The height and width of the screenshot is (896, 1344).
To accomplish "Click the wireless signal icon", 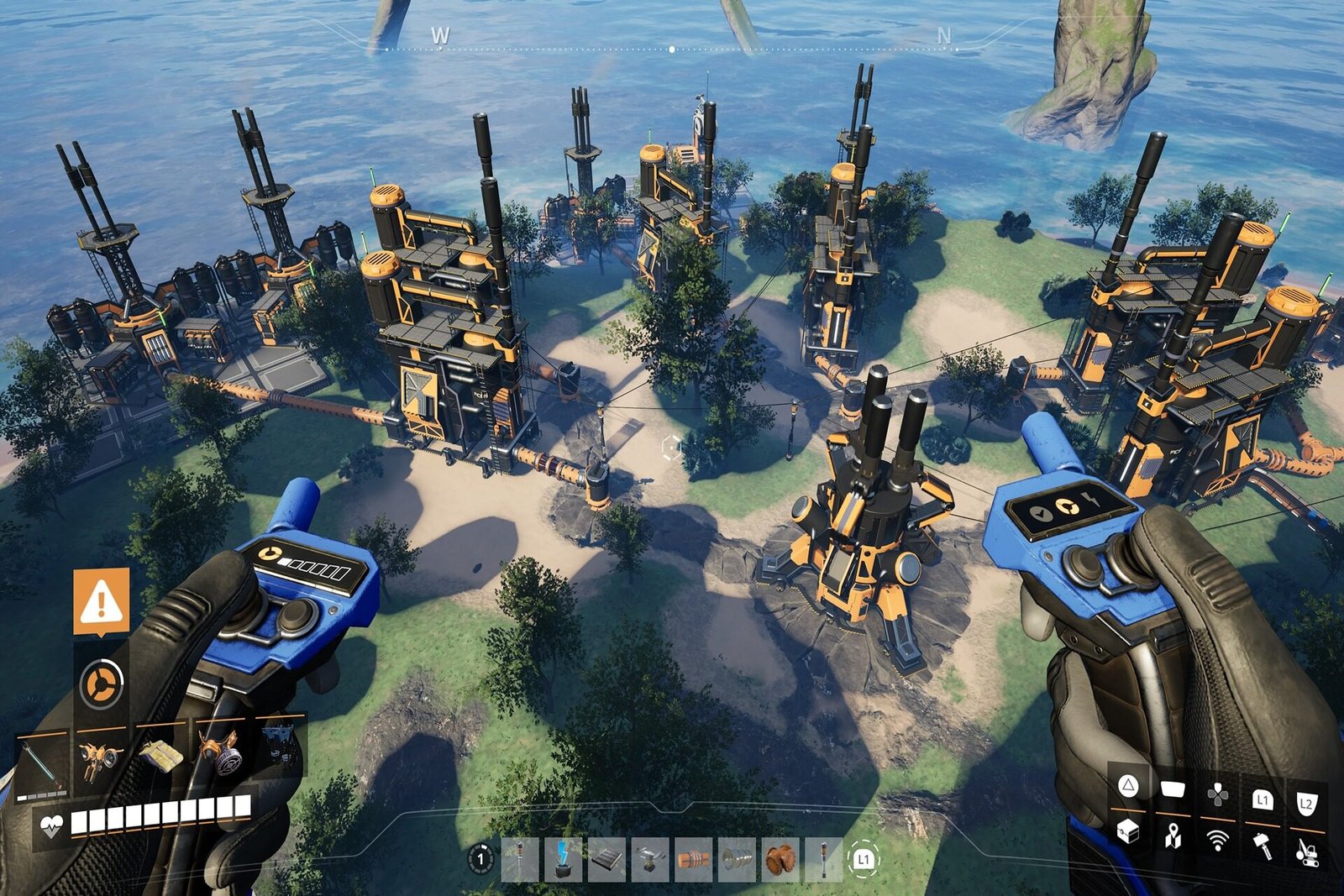I will point(1217,840).
